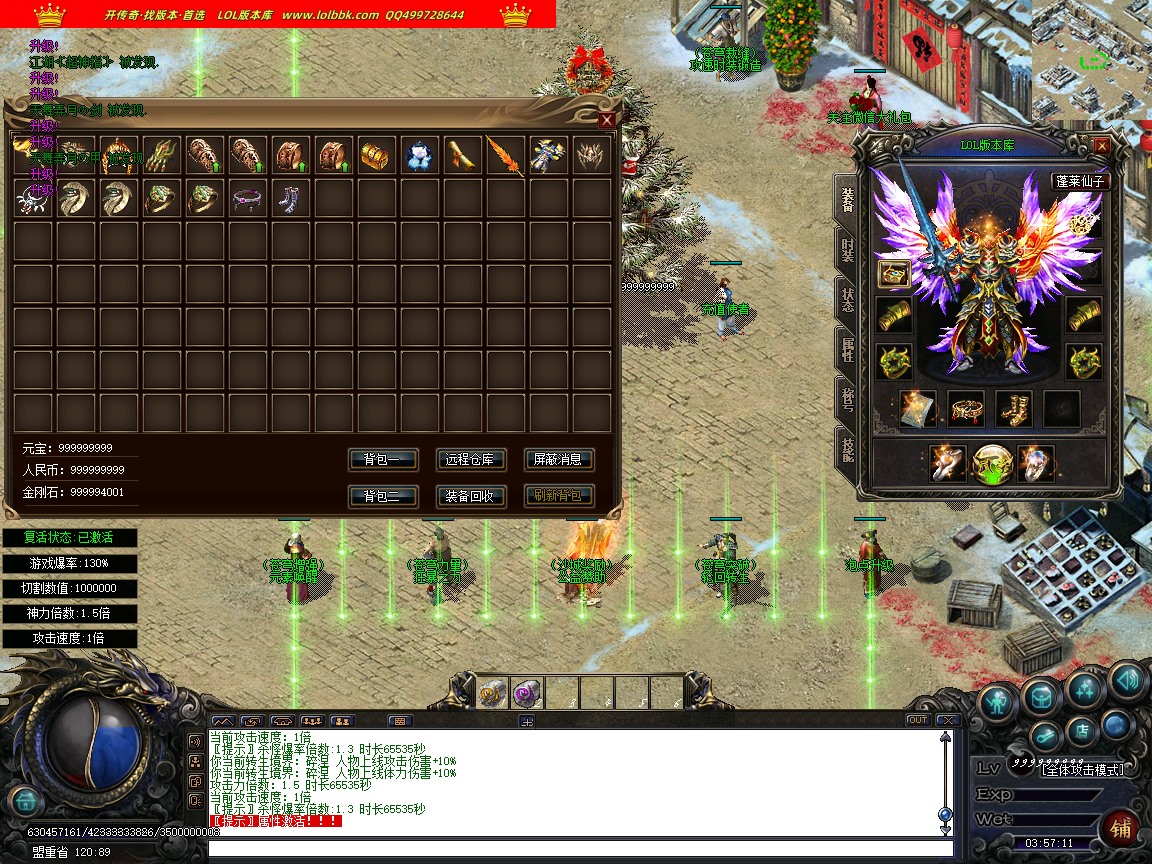The width and height of the screenshot is (1152, 864).
Task: Click the block messages button (屏蔽消息)
Action: tap(558, 460)
